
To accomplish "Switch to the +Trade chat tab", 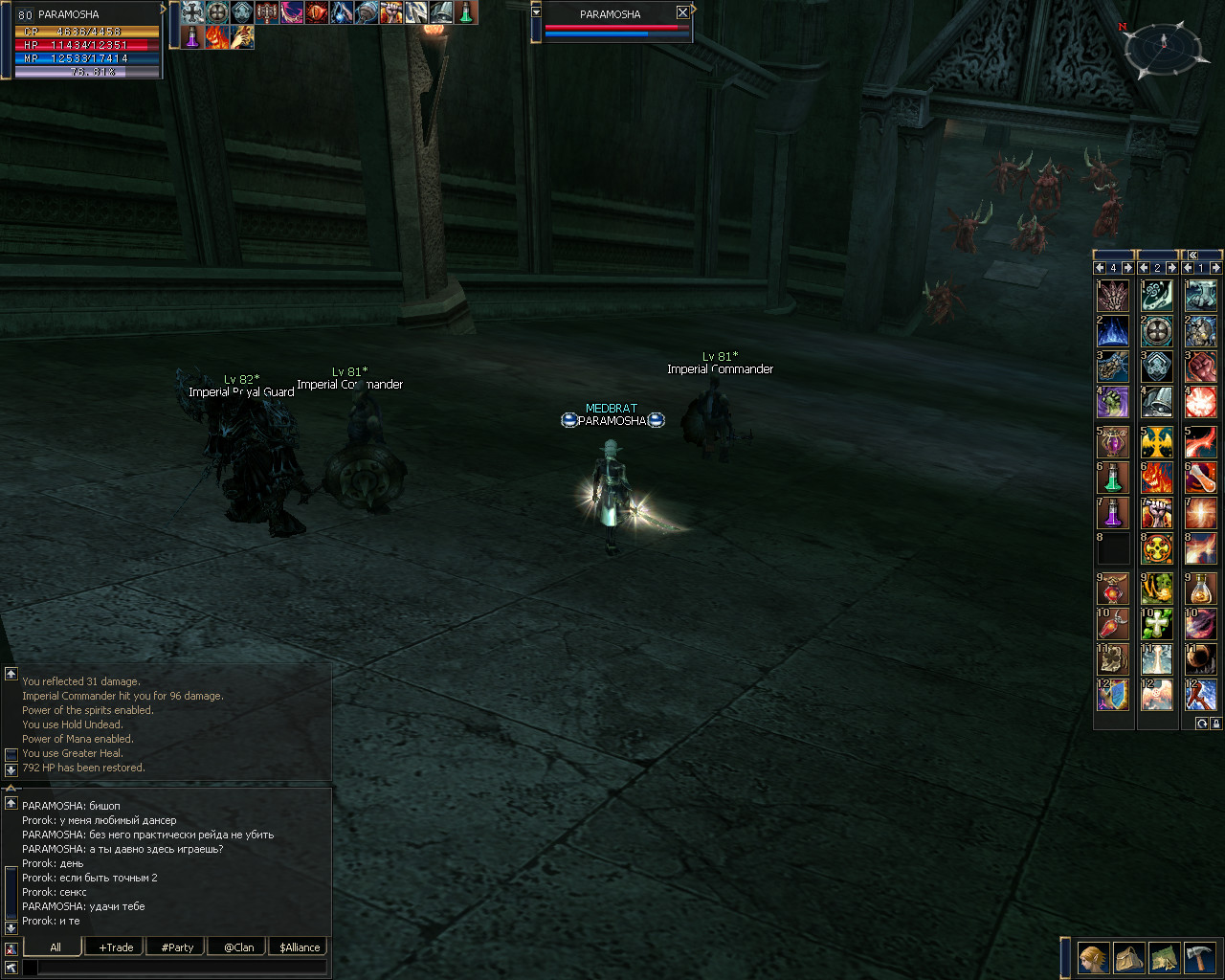I will [116, 947].
